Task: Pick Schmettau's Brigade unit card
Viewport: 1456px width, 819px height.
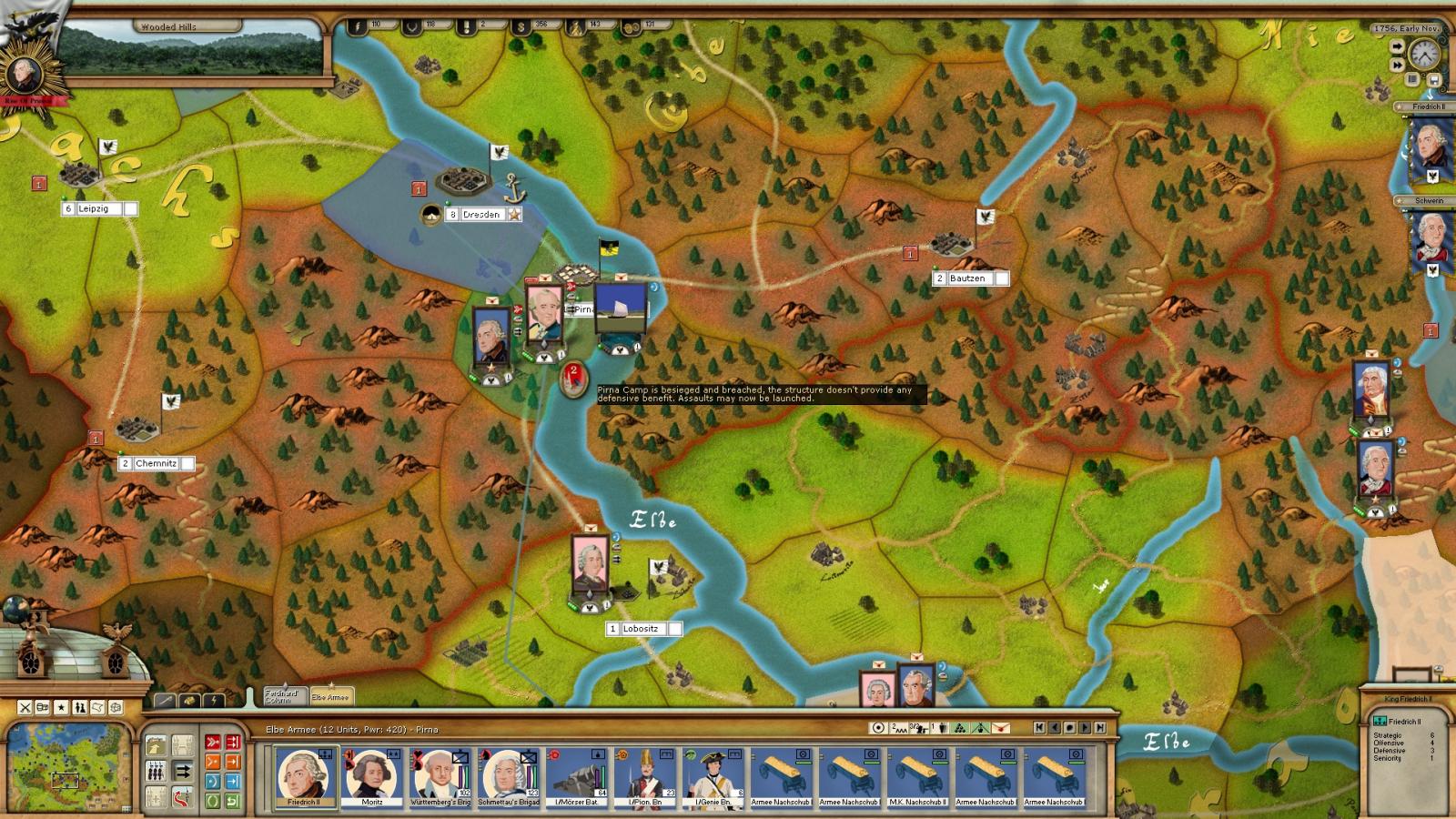Action: [508, 776]
